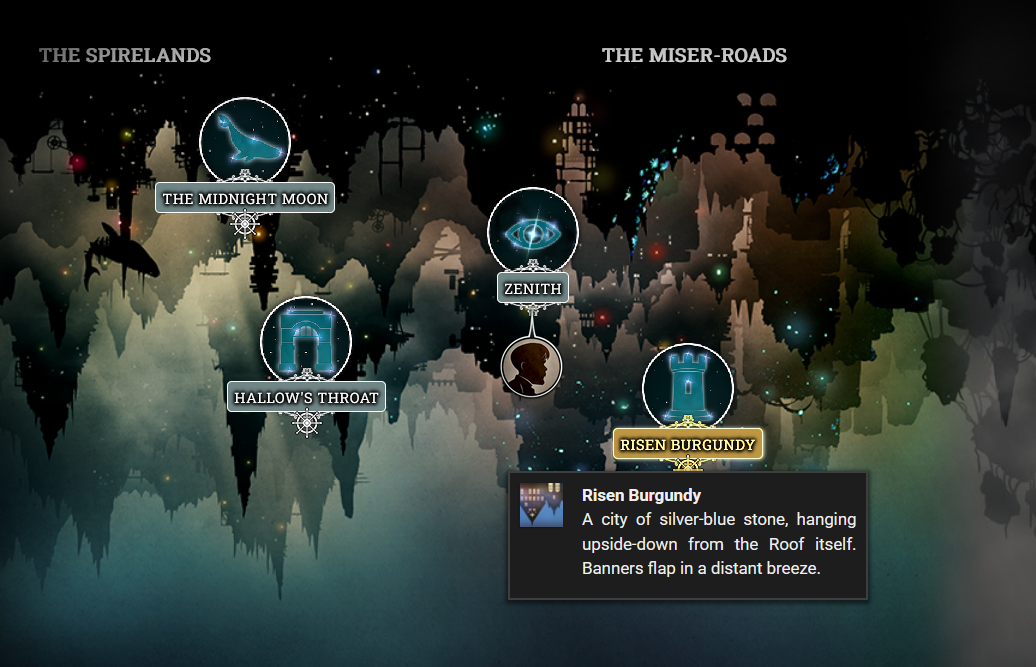
Task: Select the Hallow's Throat archway icon
Action: [305, 341]
